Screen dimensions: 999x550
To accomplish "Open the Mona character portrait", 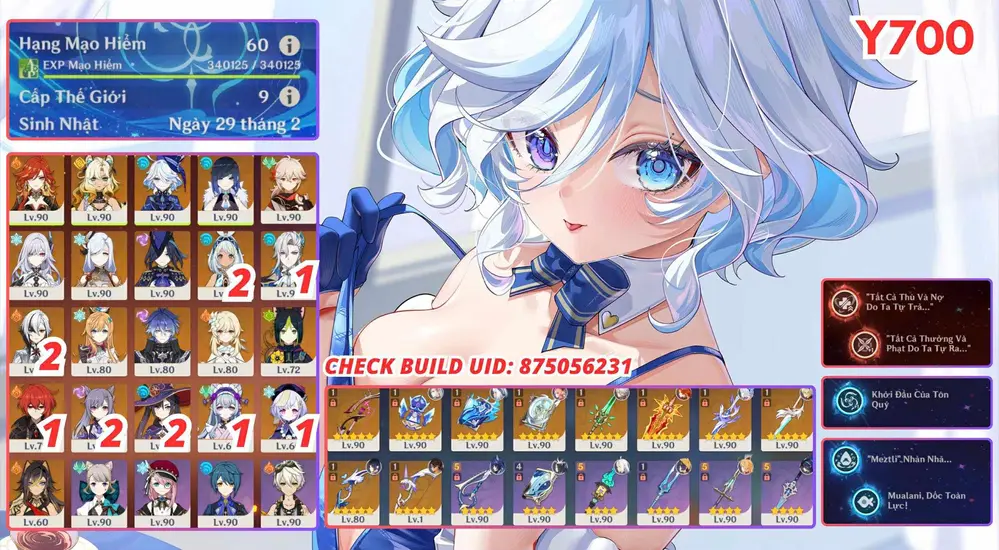I will 163,412.
